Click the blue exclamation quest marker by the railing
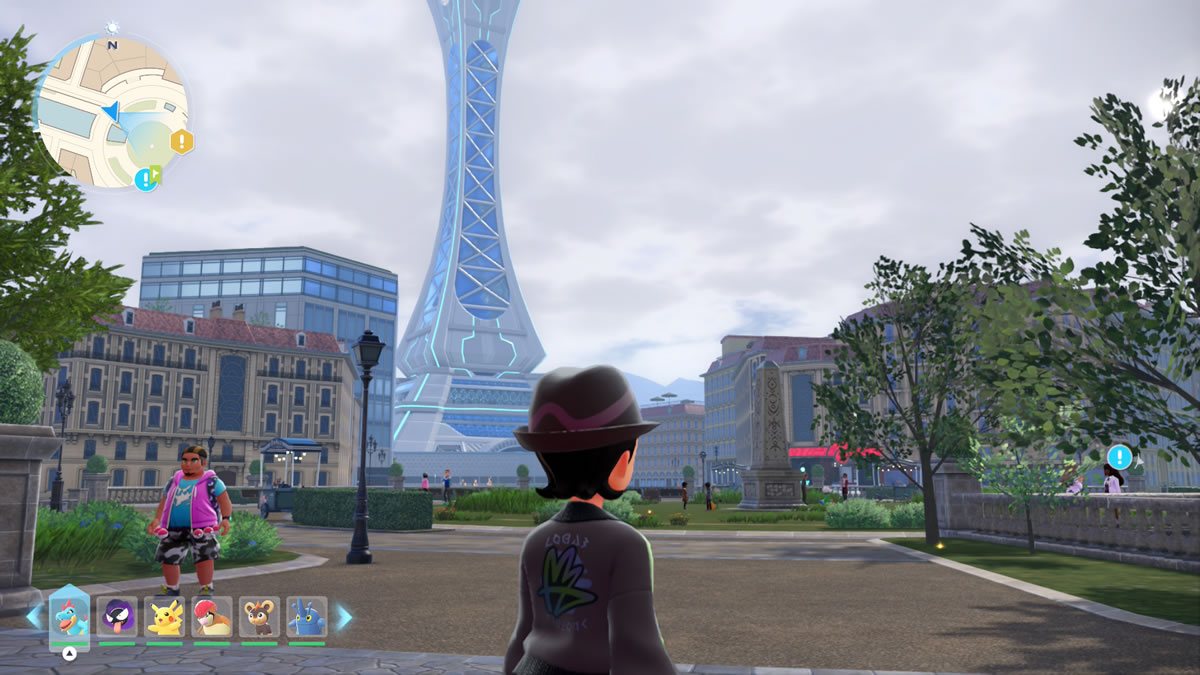The height and width of the screenshot is (675, 1200). coord(1119,458)
